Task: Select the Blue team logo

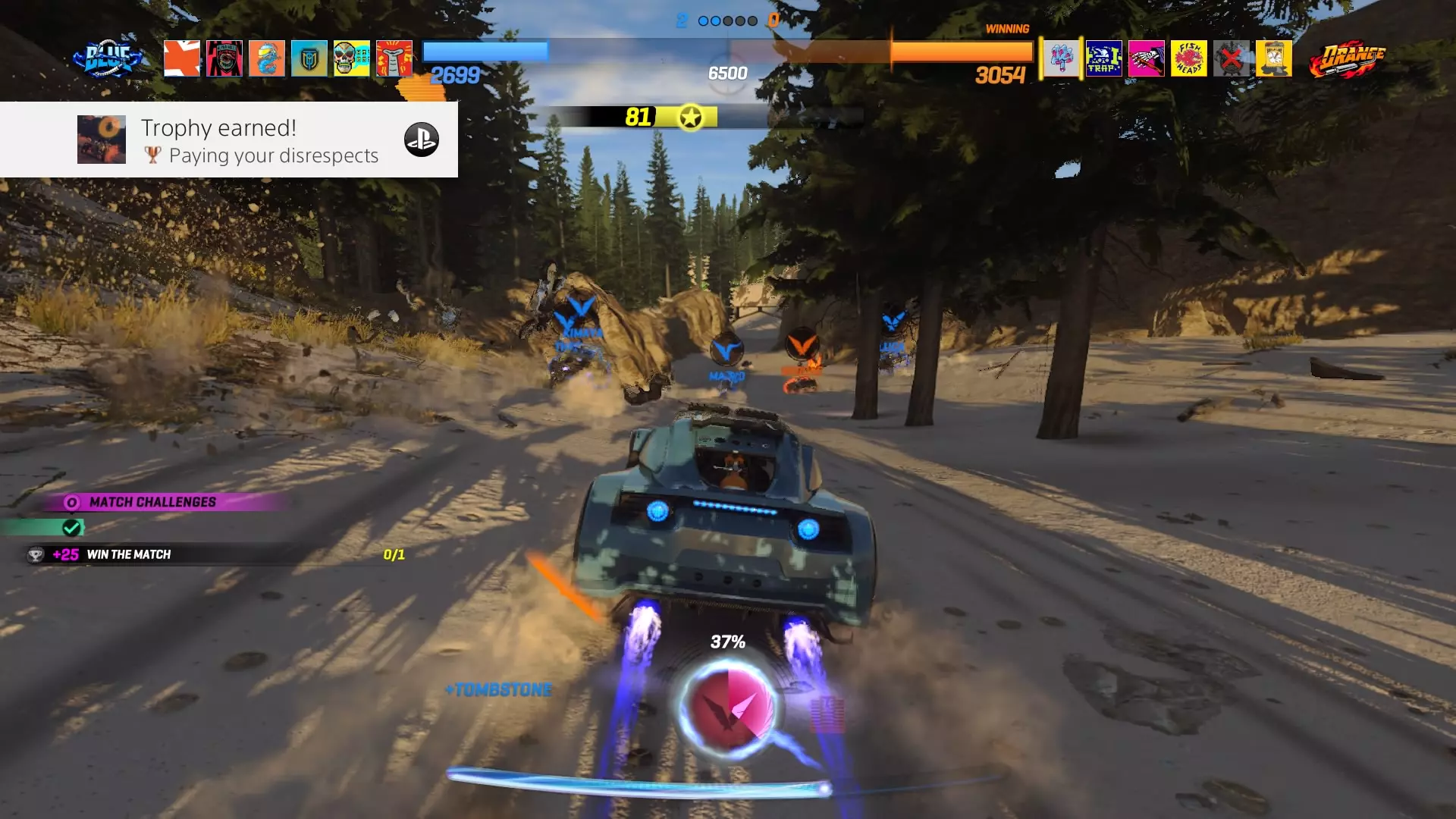Action: point(107,58)
